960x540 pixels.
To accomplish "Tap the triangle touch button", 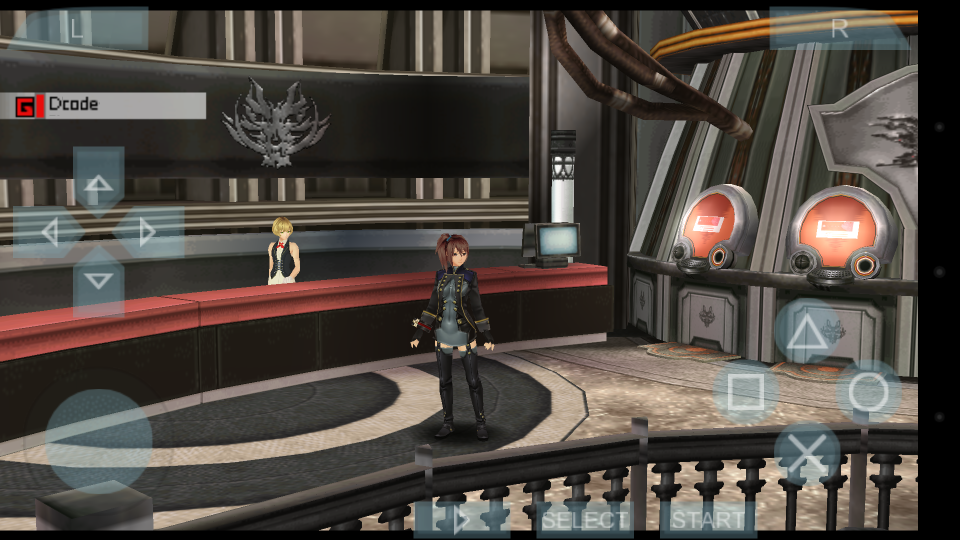I will click(x=806, y=332).
